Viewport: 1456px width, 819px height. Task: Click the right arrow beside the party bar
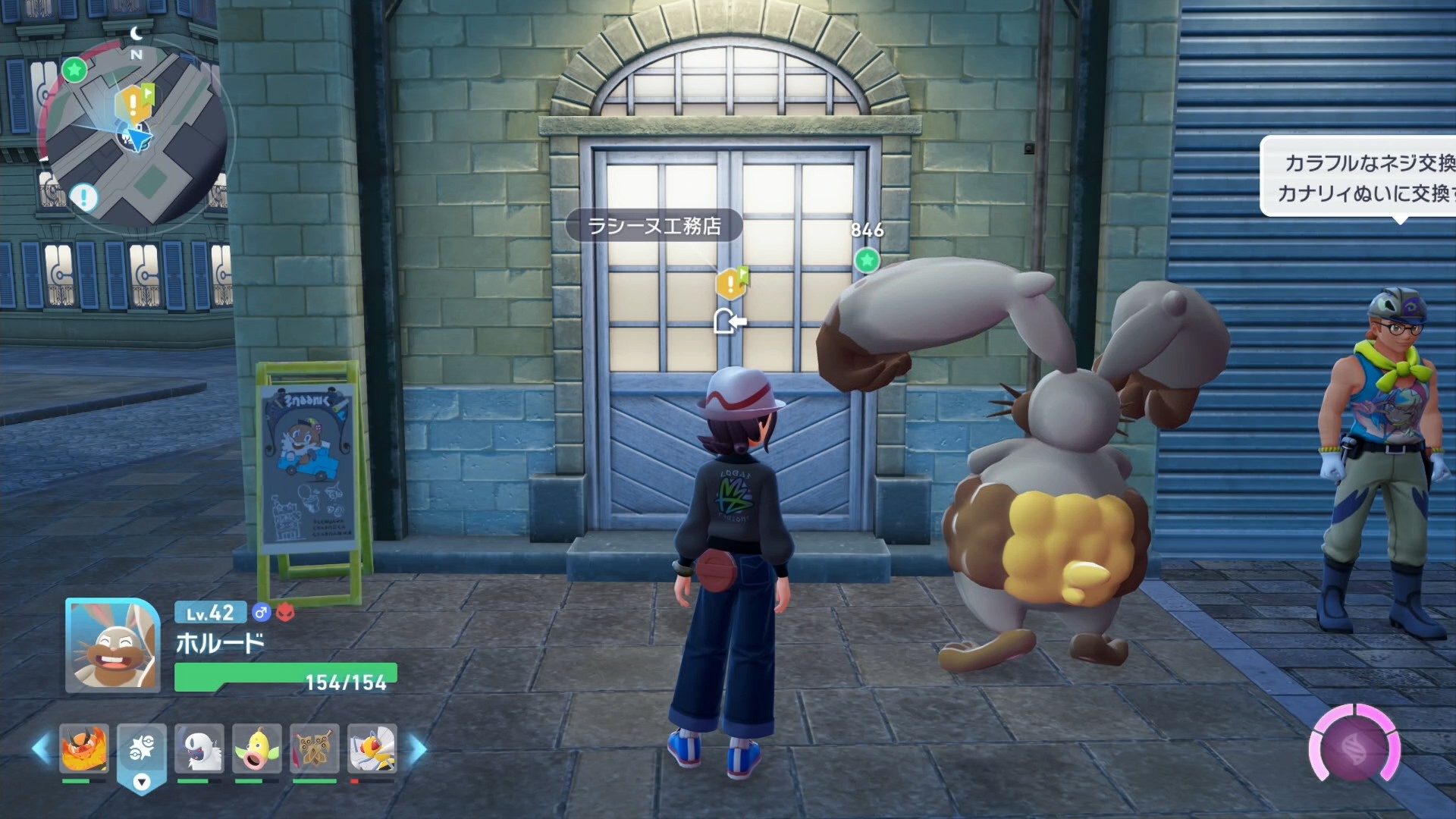coord(418,749)
